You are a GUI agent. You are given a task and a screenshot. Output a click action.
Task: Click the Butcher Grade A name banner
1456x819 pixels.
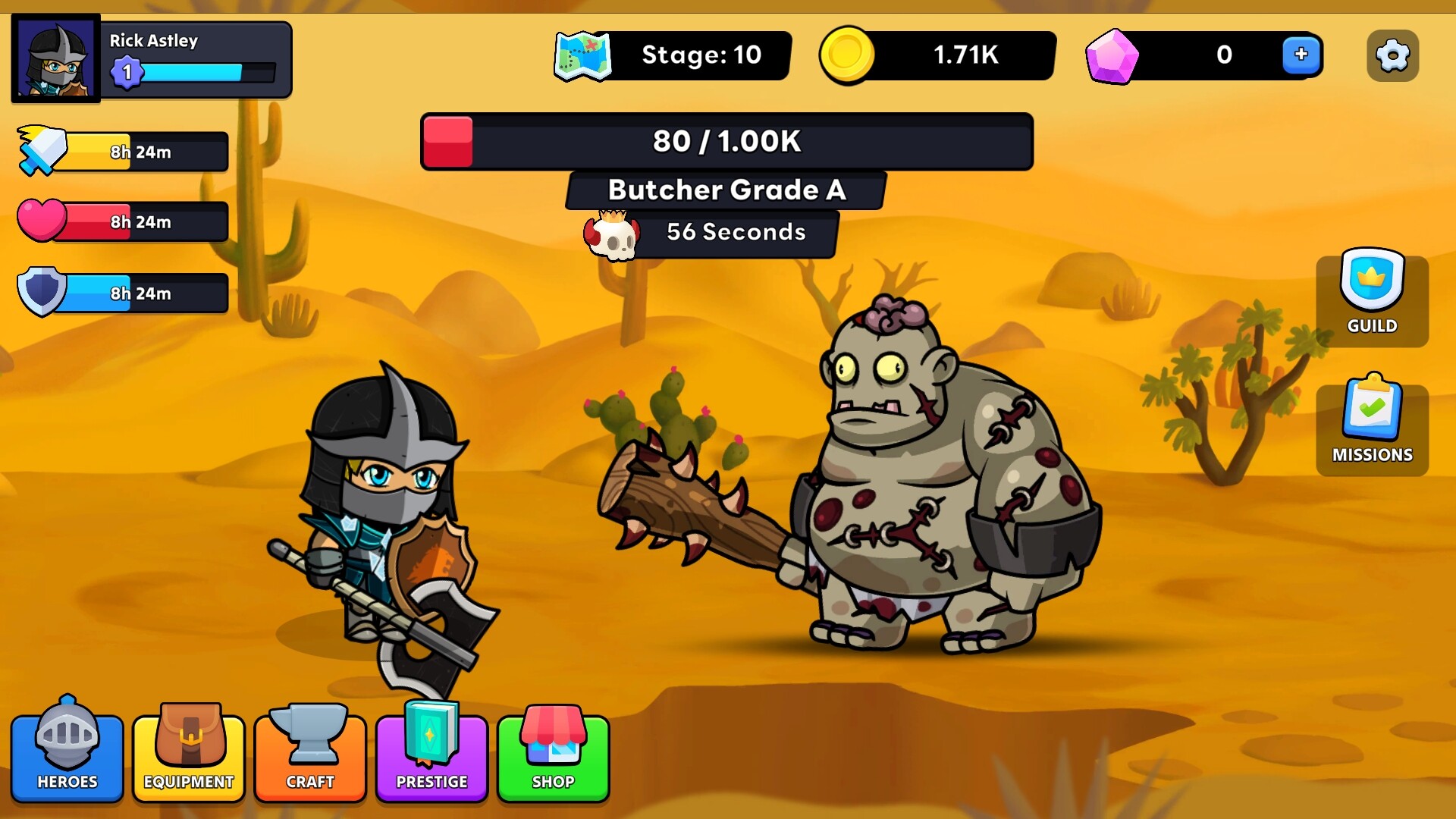click(724, 190)
